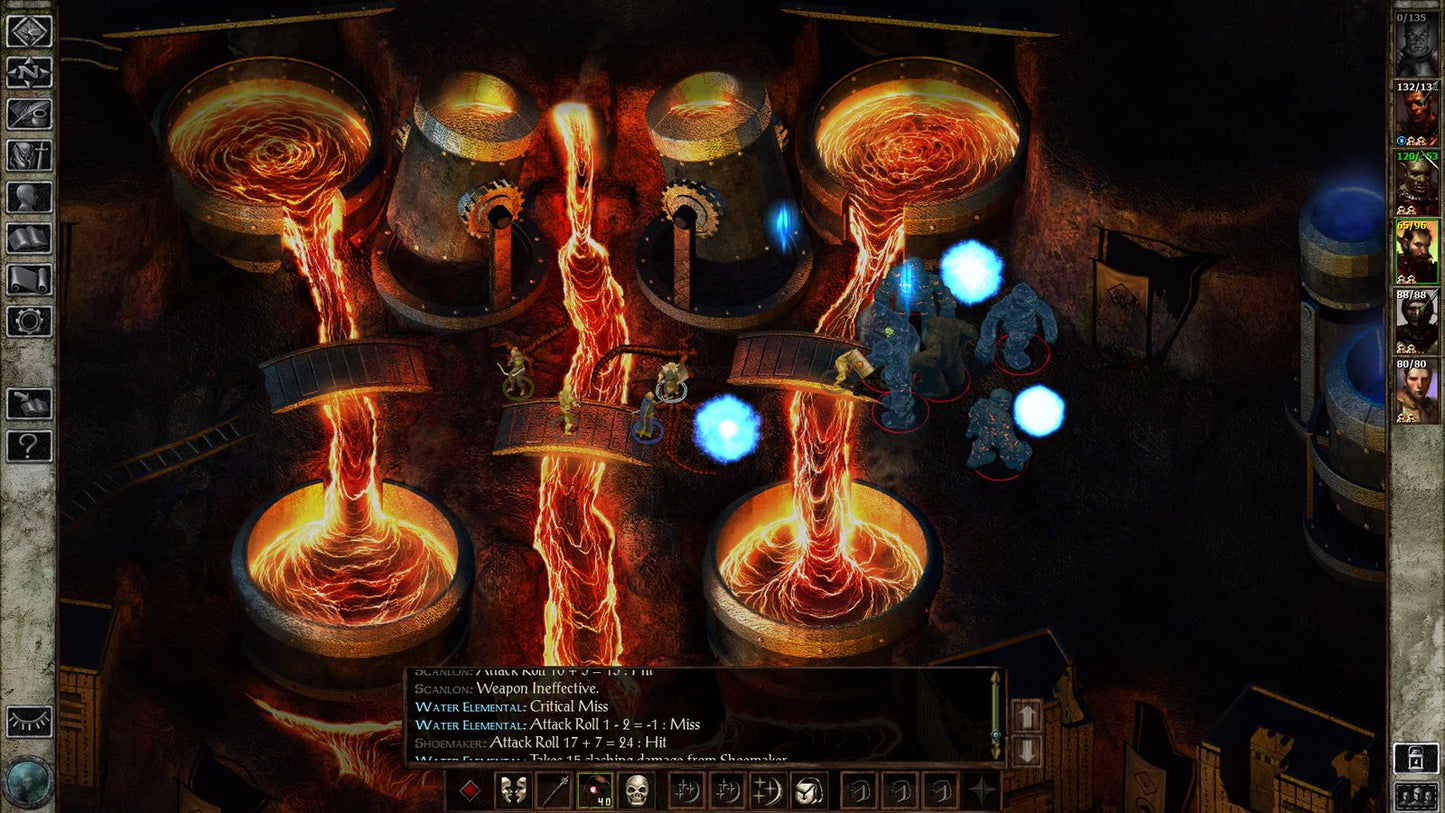Toggle party AI with the eye icon

click(30, 720)
